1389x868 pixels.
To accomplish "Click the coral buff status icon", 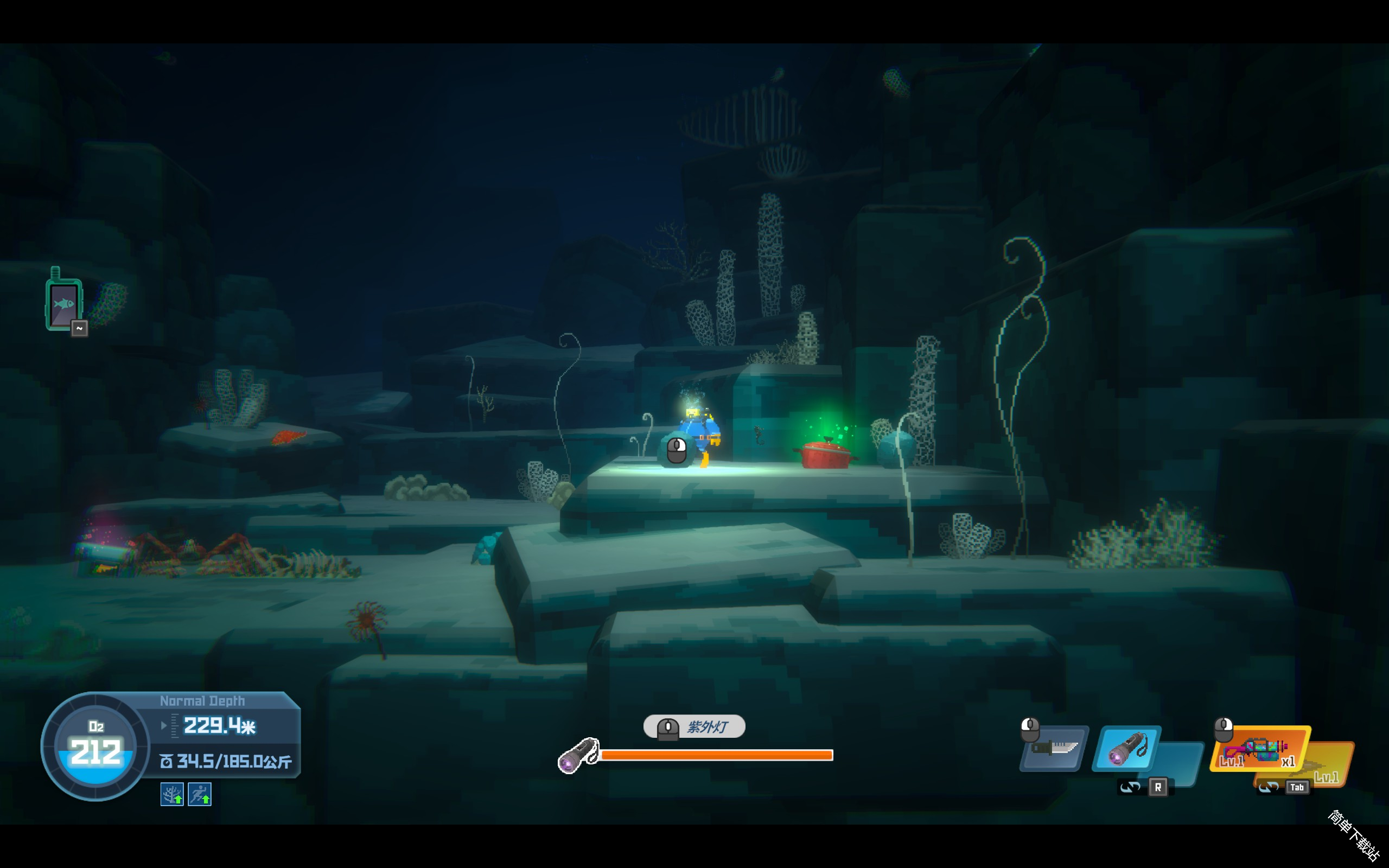I will [x=171, y=794].
